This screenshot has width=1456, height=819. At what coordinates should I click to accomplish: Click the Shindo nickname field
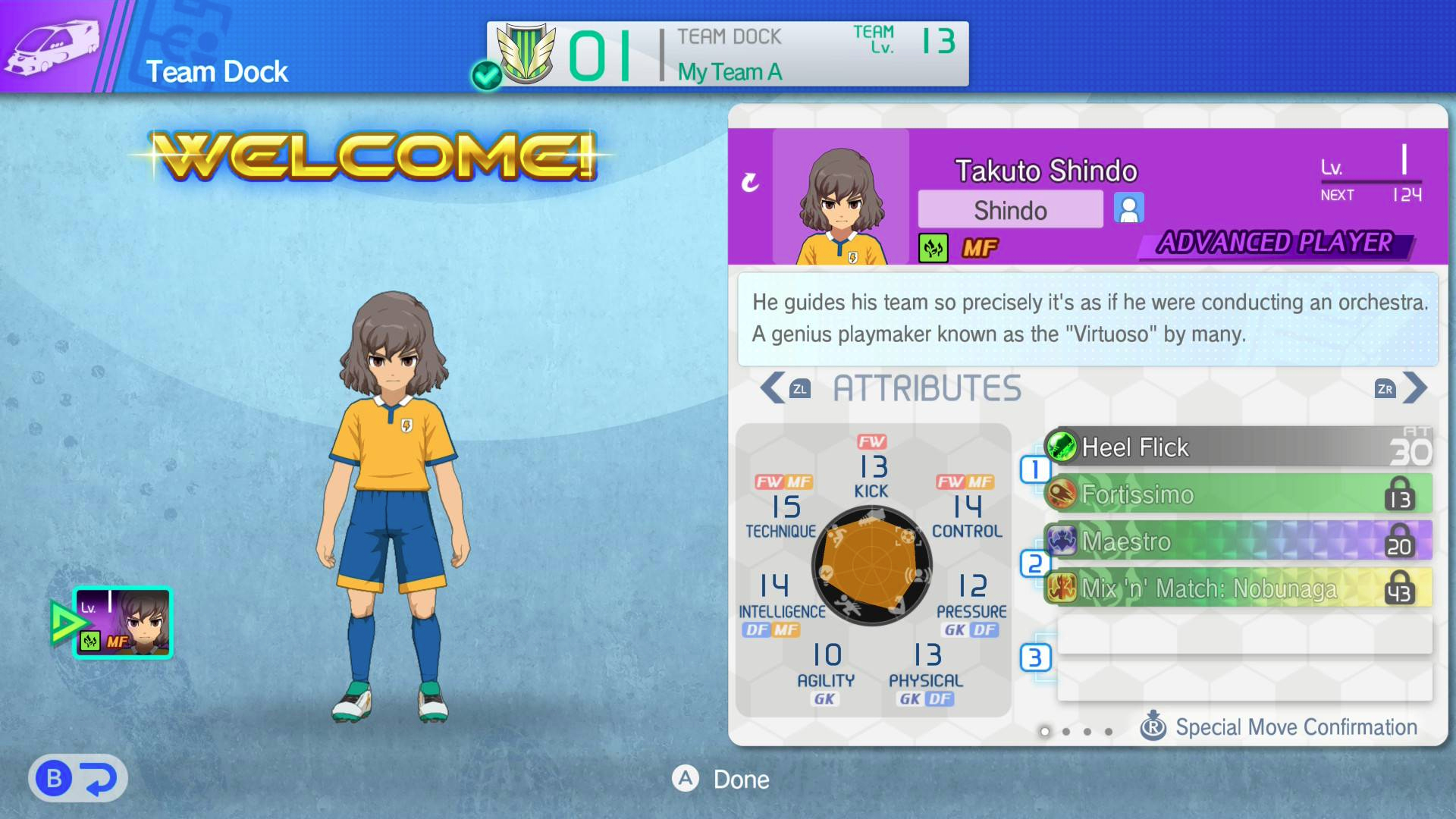[x=1010, y=210]
